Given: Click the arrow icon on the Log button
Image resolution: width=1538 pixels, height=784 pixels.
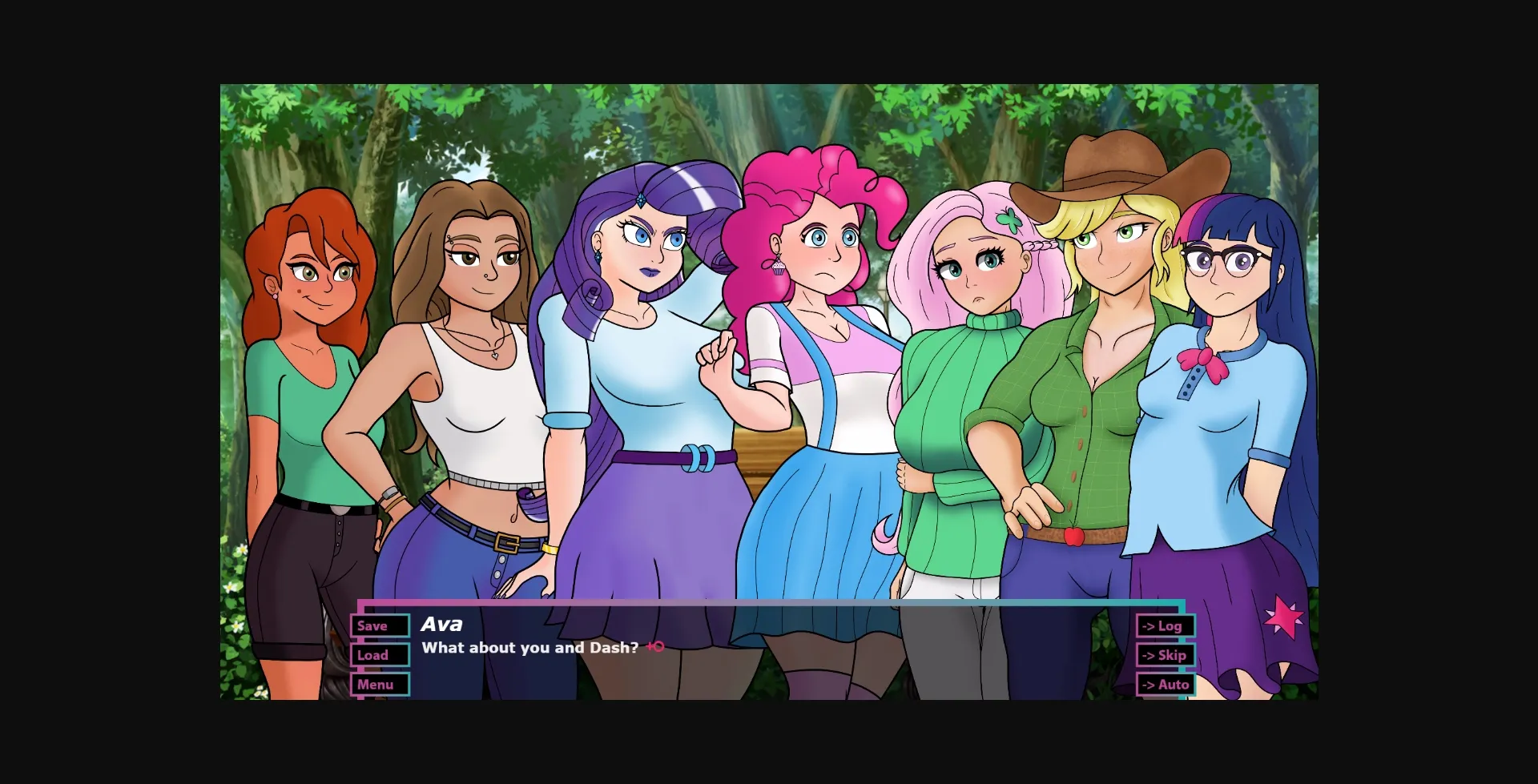Looking at the screenshot, I should pyautogui.click(x=1149, y=625).
